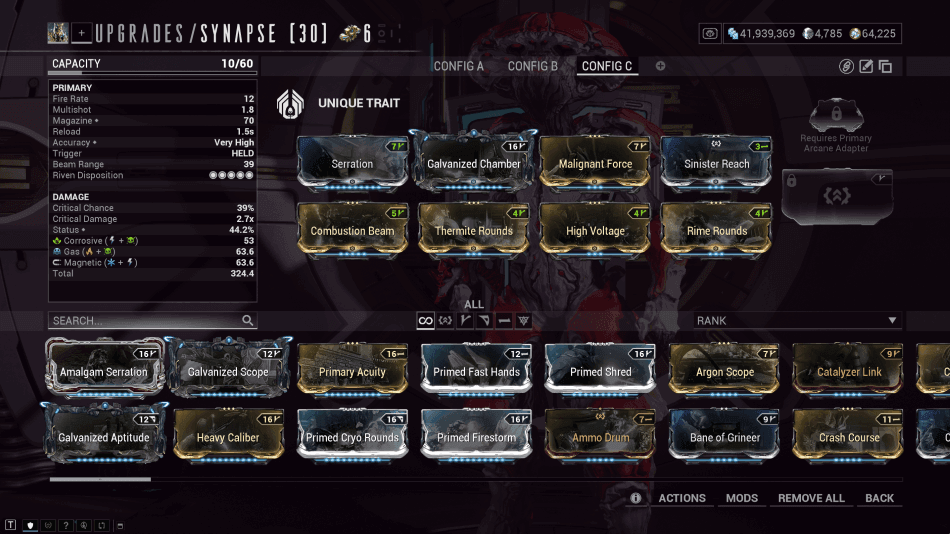Select the Thermite Rounds mod card
The image size is (950, 534).
(x=474, y=229)
